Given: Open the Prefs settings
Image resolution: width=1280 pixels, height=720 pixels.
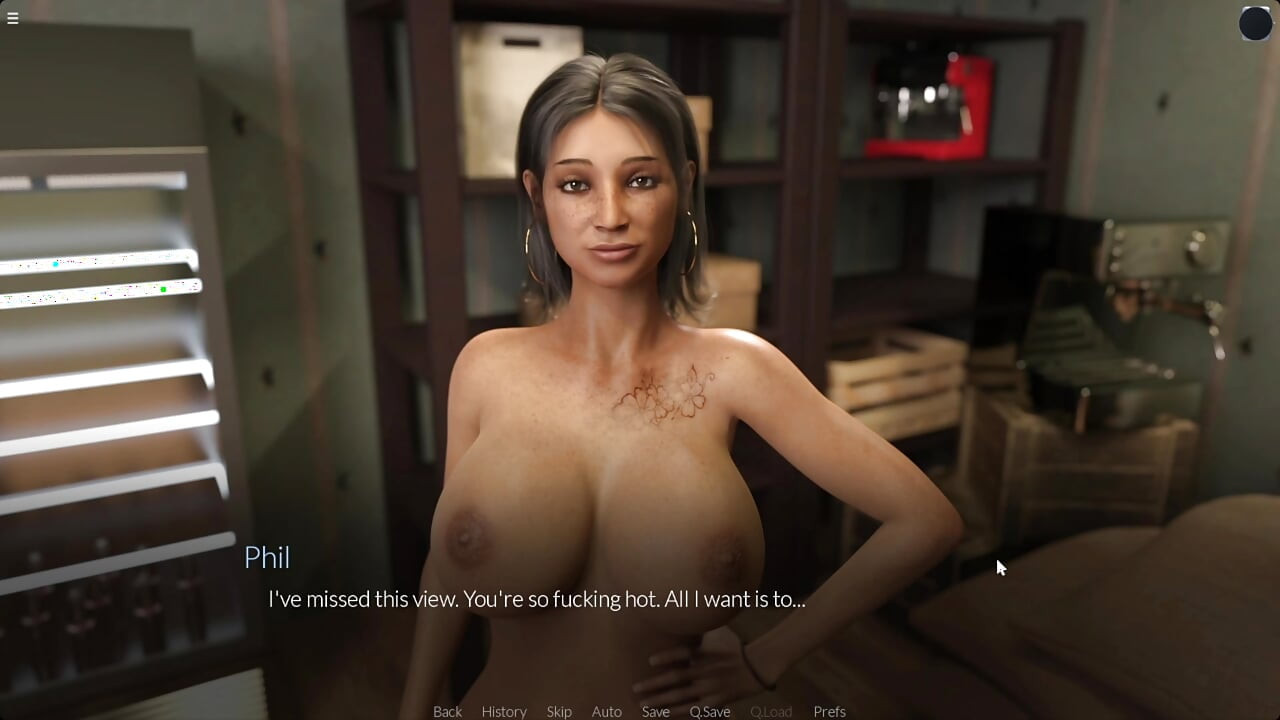Looking at the screenshot, I should 829,712.
